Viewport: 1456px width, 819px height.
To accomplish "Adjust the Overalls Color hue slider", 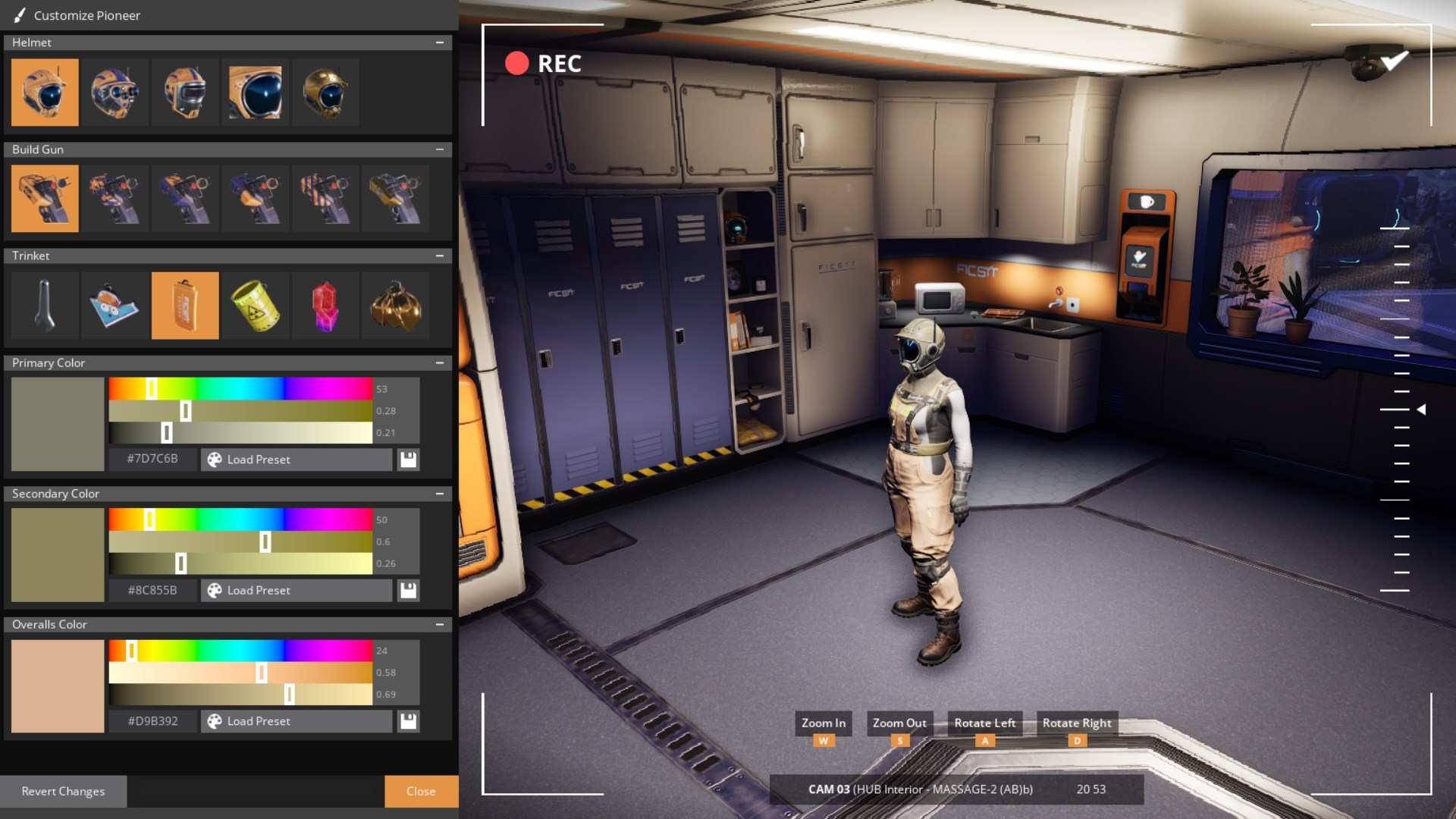I will [132, 650].
